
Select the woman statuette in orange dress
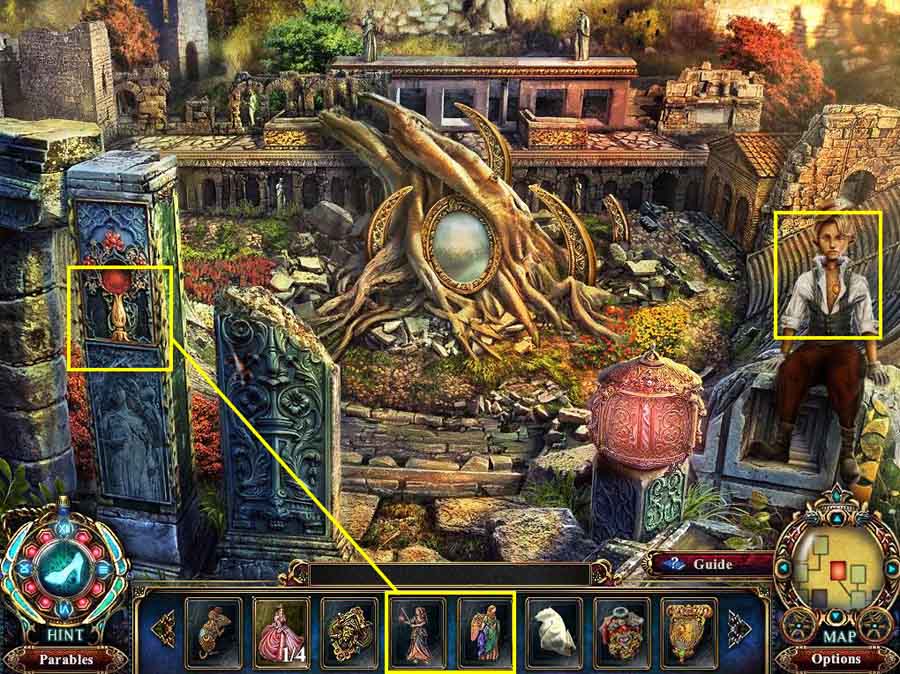(x=417, y=631)
